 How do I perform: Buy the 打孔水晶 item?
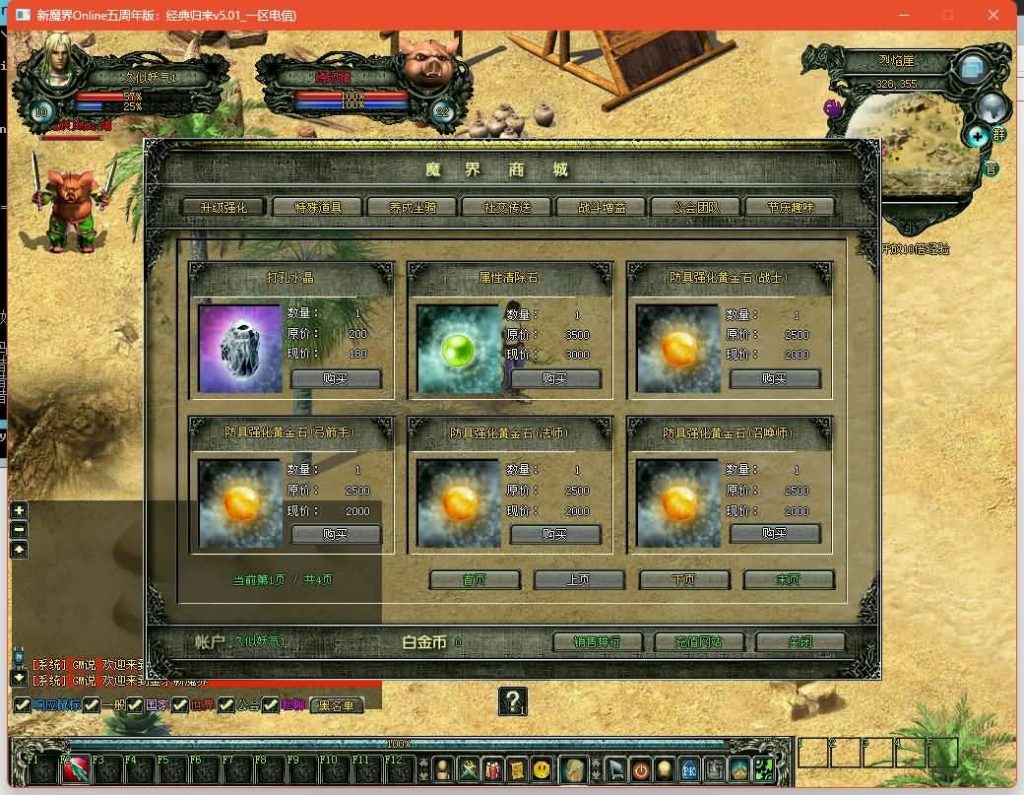[336, 379]
